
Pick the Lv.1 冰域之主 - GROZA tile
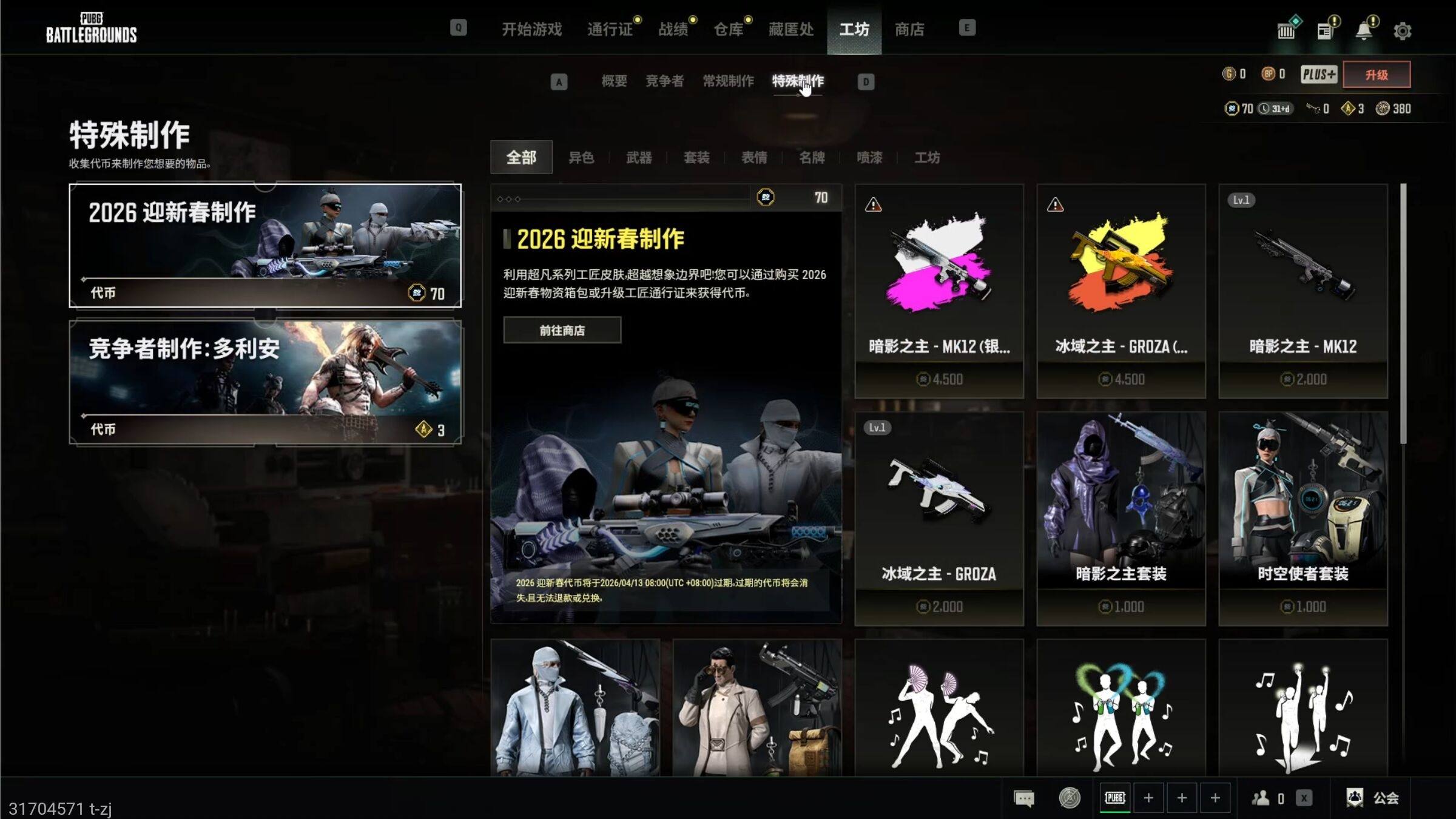(x=939, y=518)
